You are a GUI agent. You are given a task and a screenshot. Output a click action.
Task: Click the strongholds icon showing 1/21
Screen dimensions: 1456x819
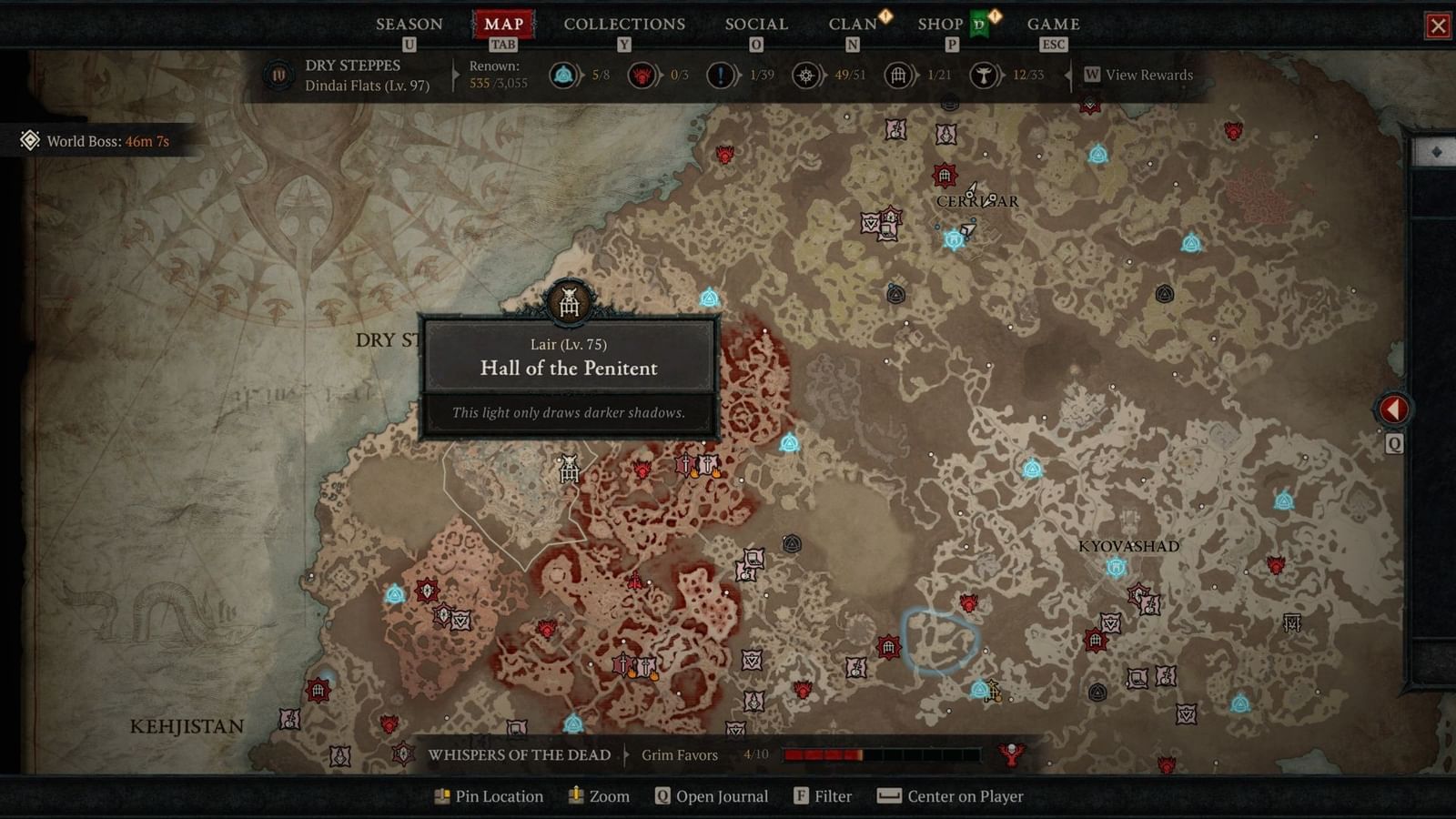click(897, 76)
